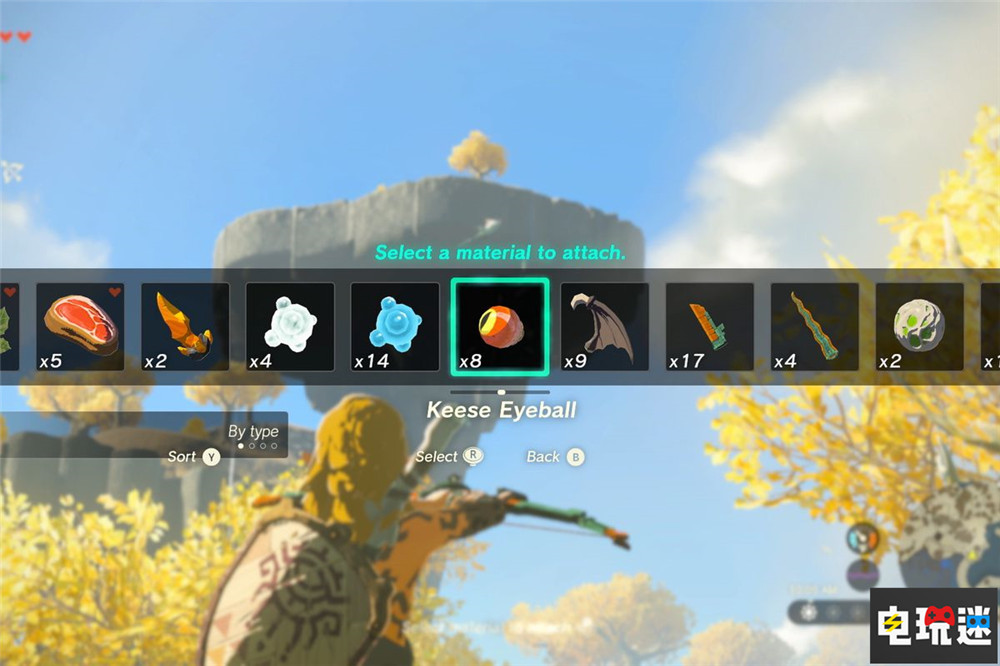Choose the orange horn material with x2
The image size is (1000, 666).
click(185, 326)
